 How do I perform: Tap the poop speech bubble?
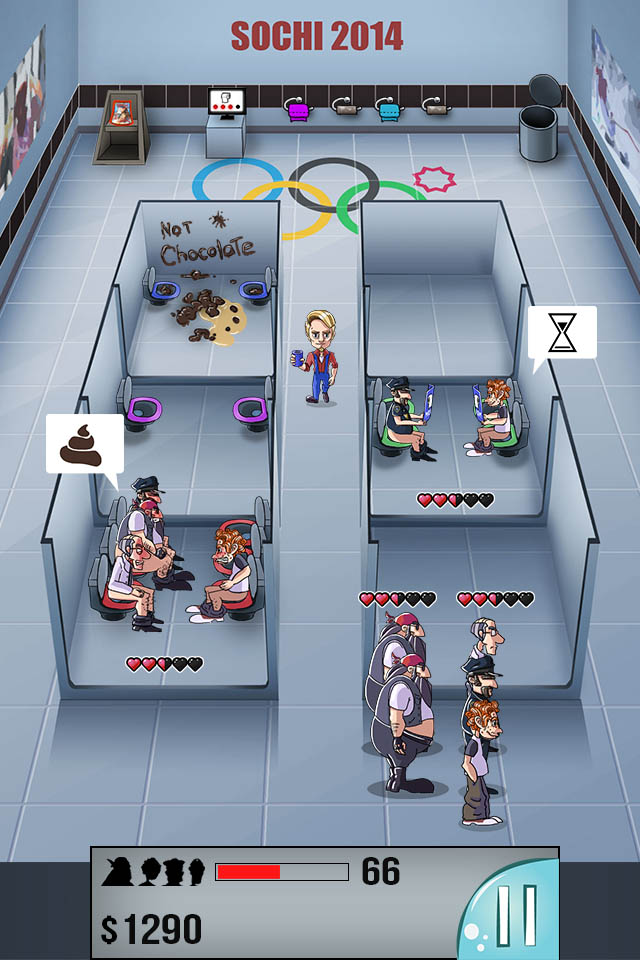[x=84, y=445]
